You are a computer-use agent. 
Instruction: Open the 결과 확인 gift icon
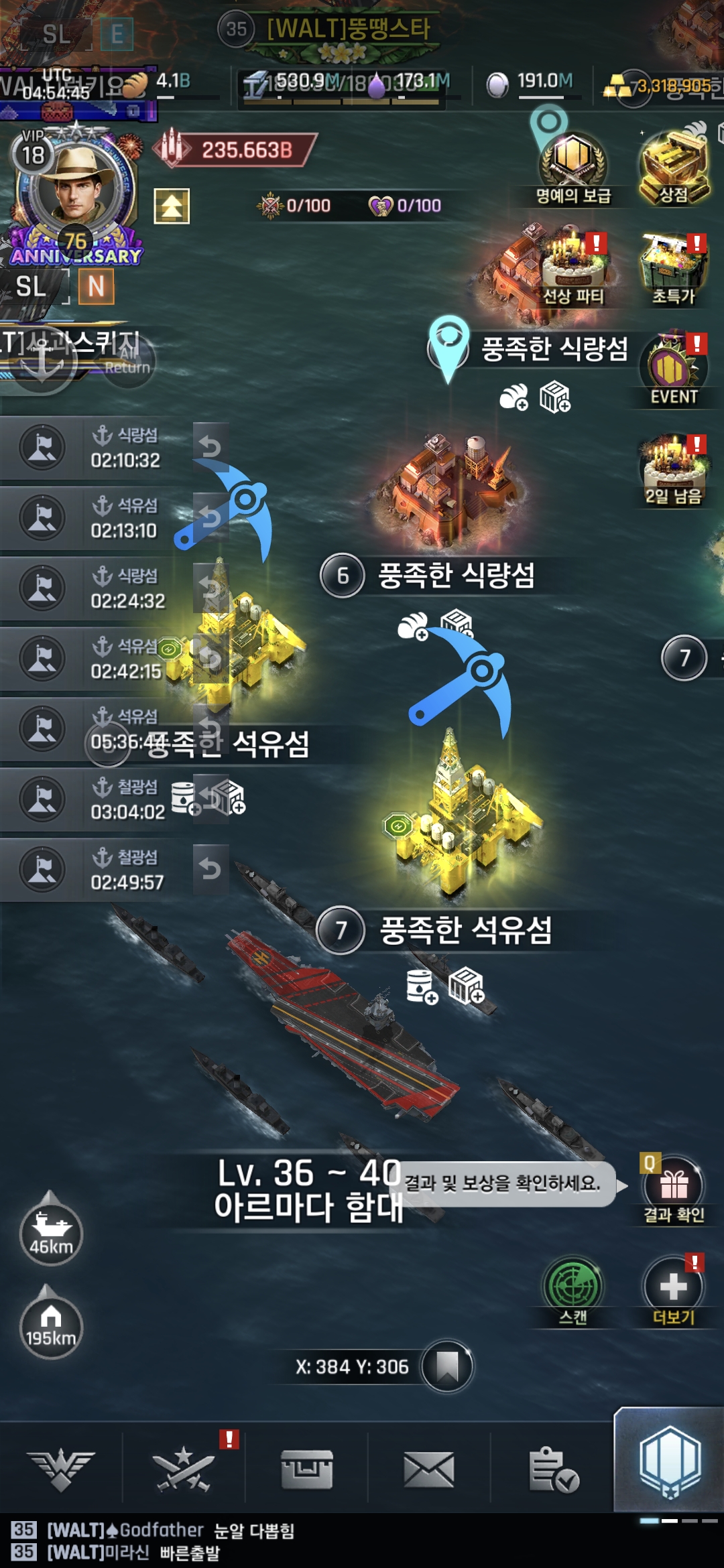pos(674,1187)
